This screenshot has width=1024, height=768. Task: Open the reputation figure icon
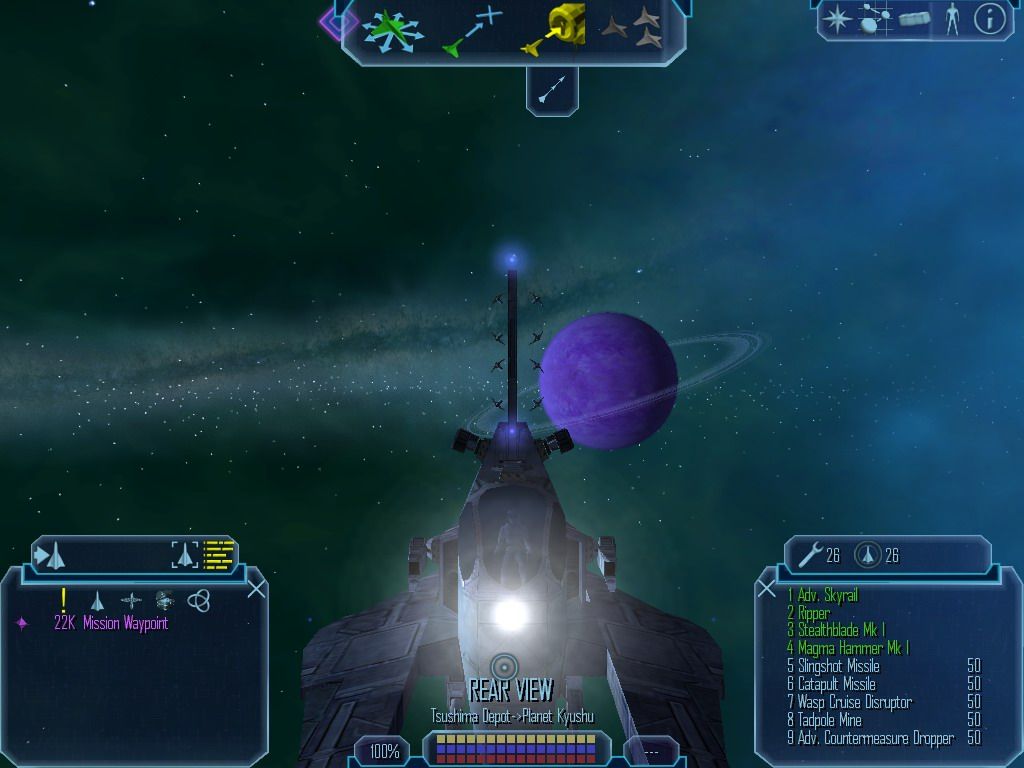[951, 19]
